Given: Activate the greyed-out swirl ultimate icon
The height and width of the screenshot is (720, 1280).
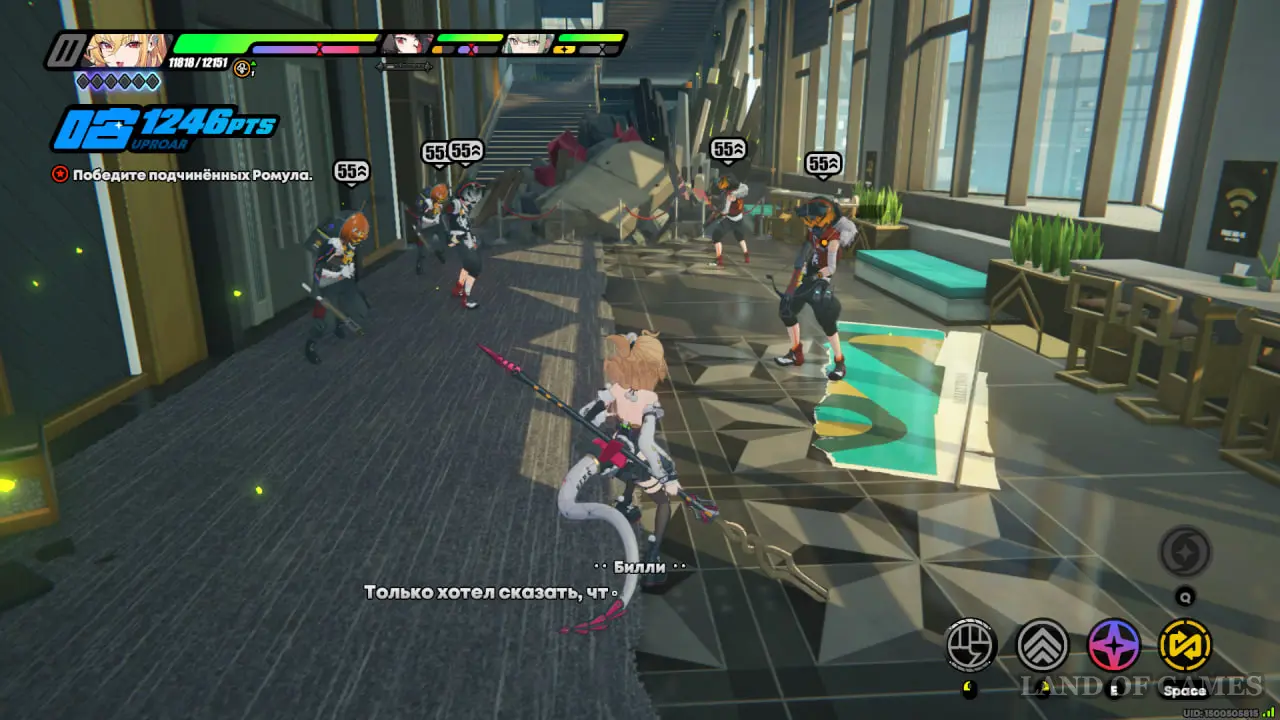Looking at the screenshot, I should coord(1185,551).
